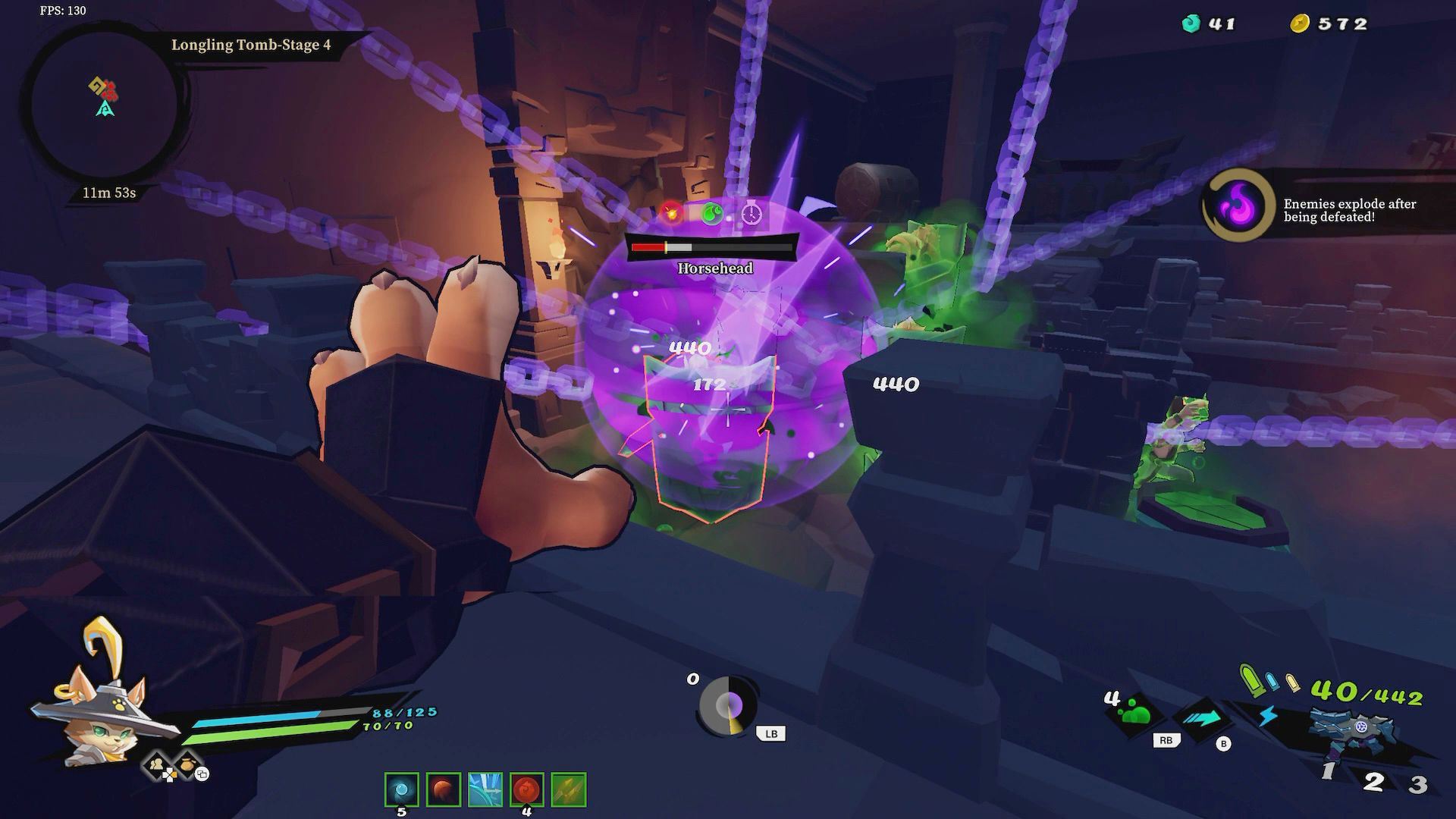Viewport: 1456px width, 819px height.
Task: Activate the green smoke grenade skill
Action: 1136,714
